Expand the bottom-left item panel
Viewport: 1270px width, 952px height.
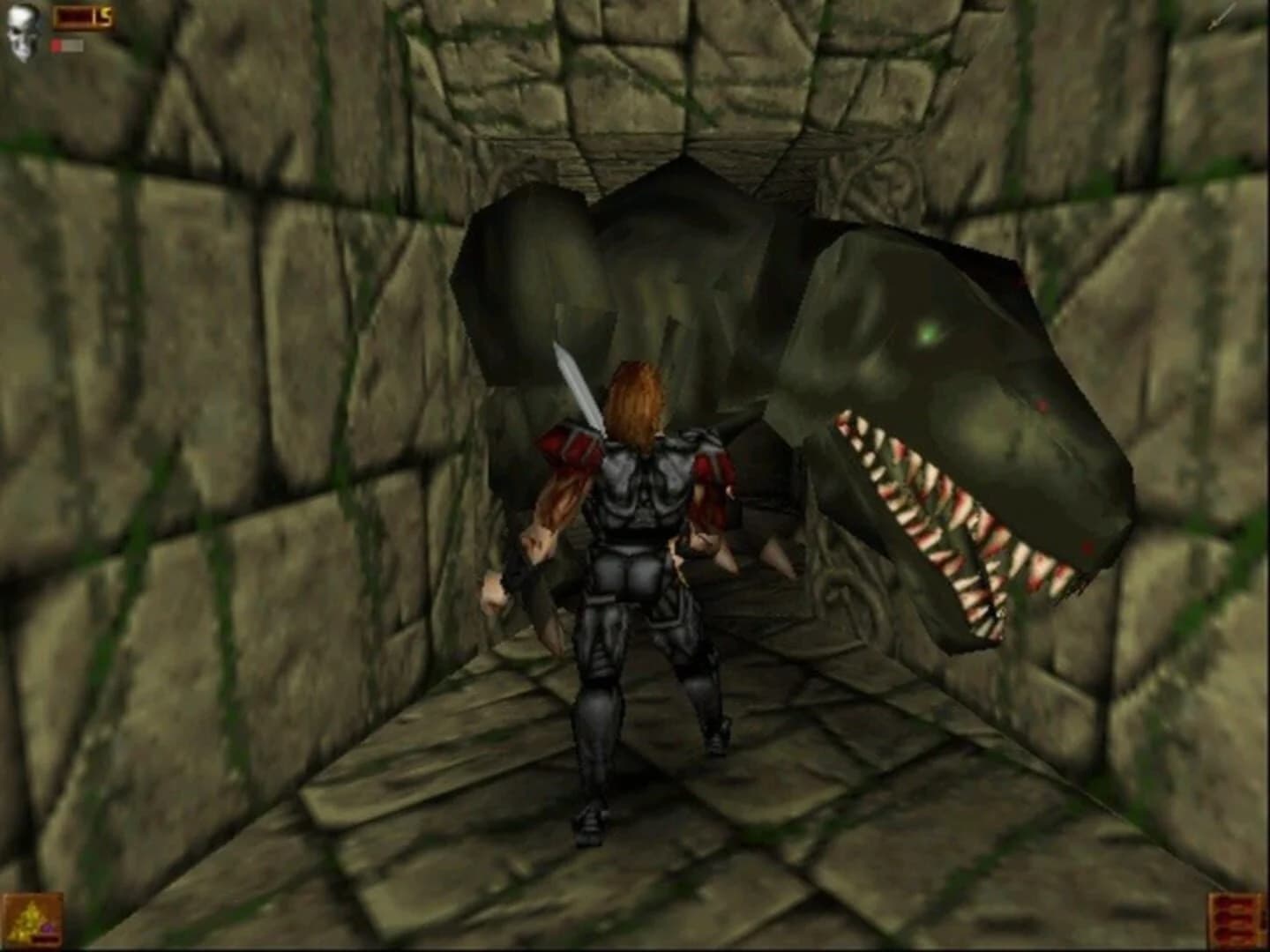(x=34, y=919)
